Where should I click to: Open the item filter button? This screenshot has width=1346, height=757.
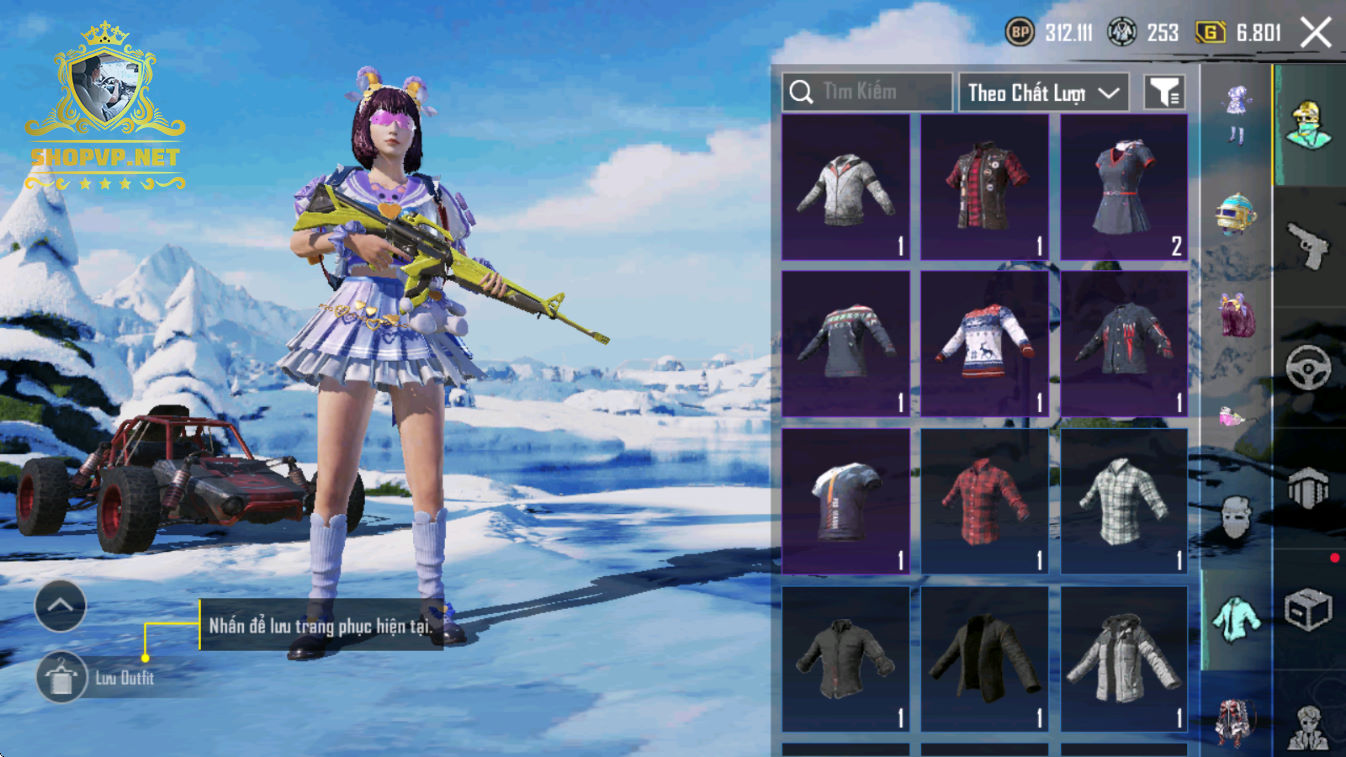click(1164, 92)
